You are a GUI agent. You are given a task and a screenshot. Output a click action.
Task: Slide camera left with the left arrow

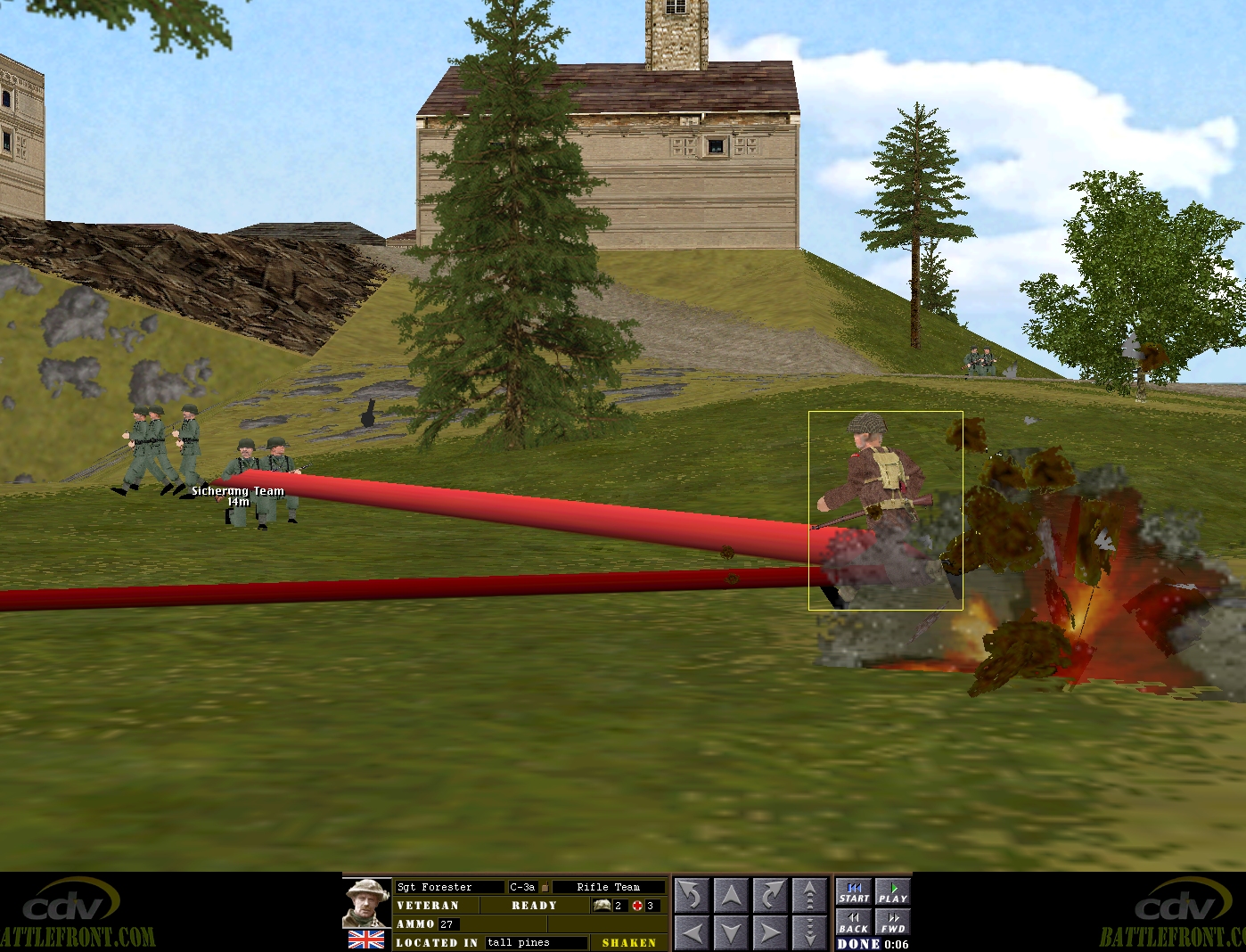692,933
